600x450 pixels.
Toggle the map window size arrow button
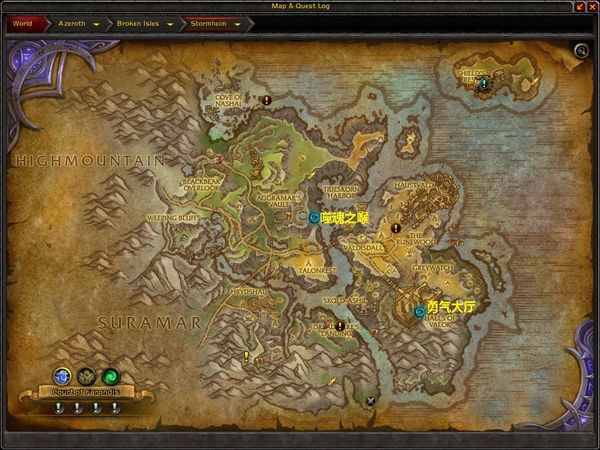(580, 6)
